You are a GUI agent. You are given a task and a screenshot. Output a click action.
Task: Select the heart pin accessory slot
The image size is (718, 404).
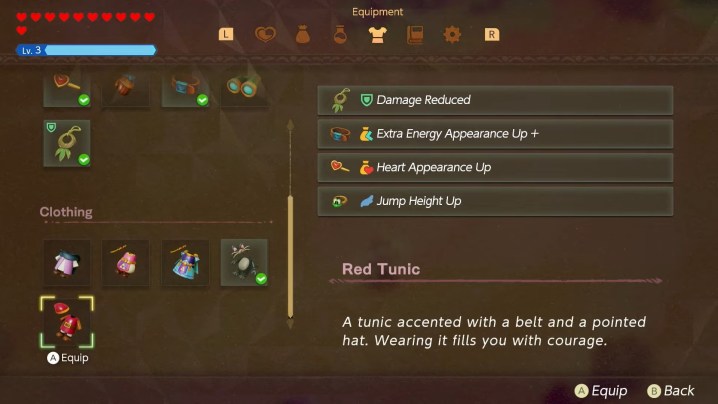pyautogui.click(x=67, y=88)
